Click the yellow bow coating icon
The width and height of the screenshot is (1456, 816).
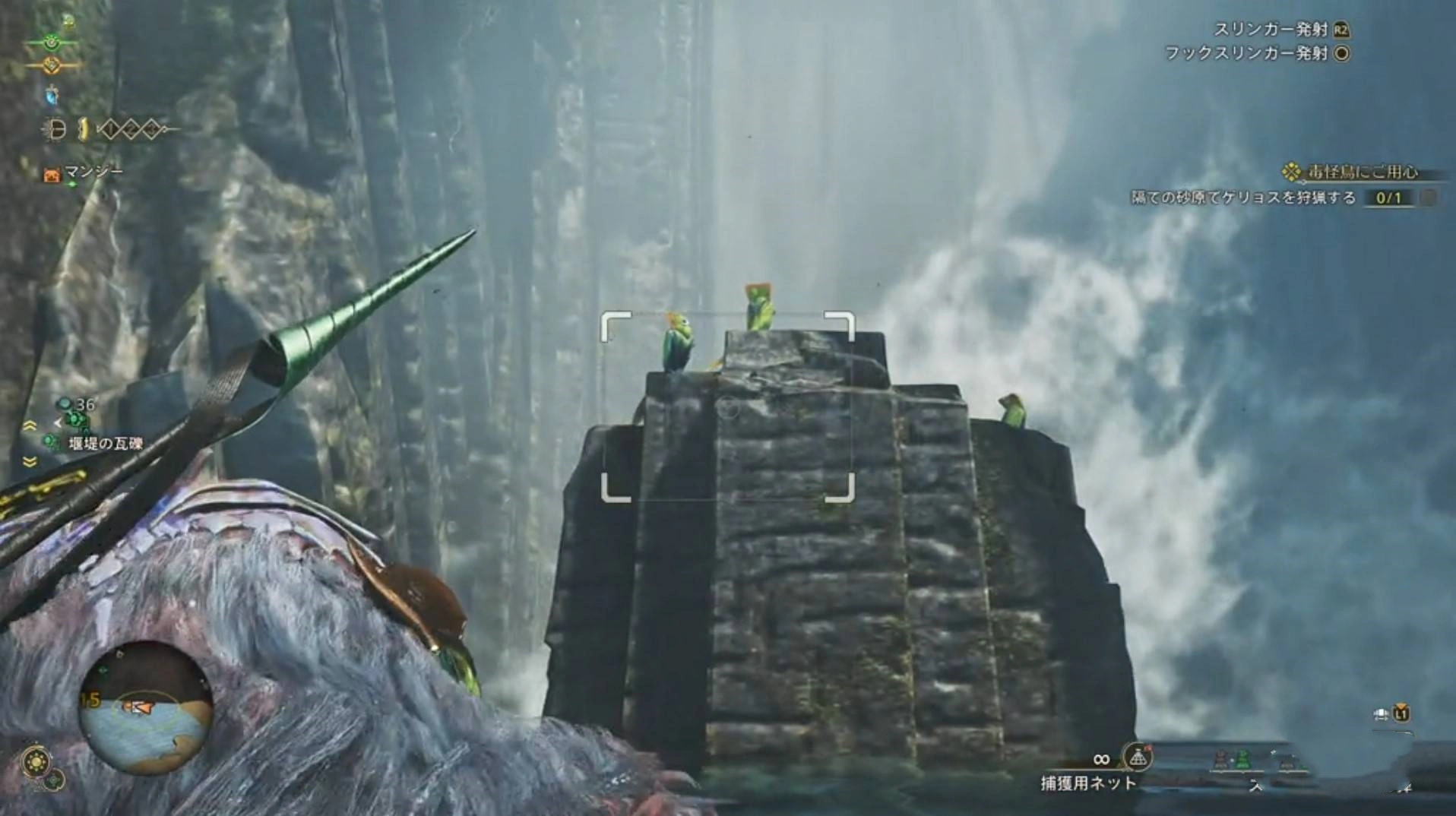82,130
